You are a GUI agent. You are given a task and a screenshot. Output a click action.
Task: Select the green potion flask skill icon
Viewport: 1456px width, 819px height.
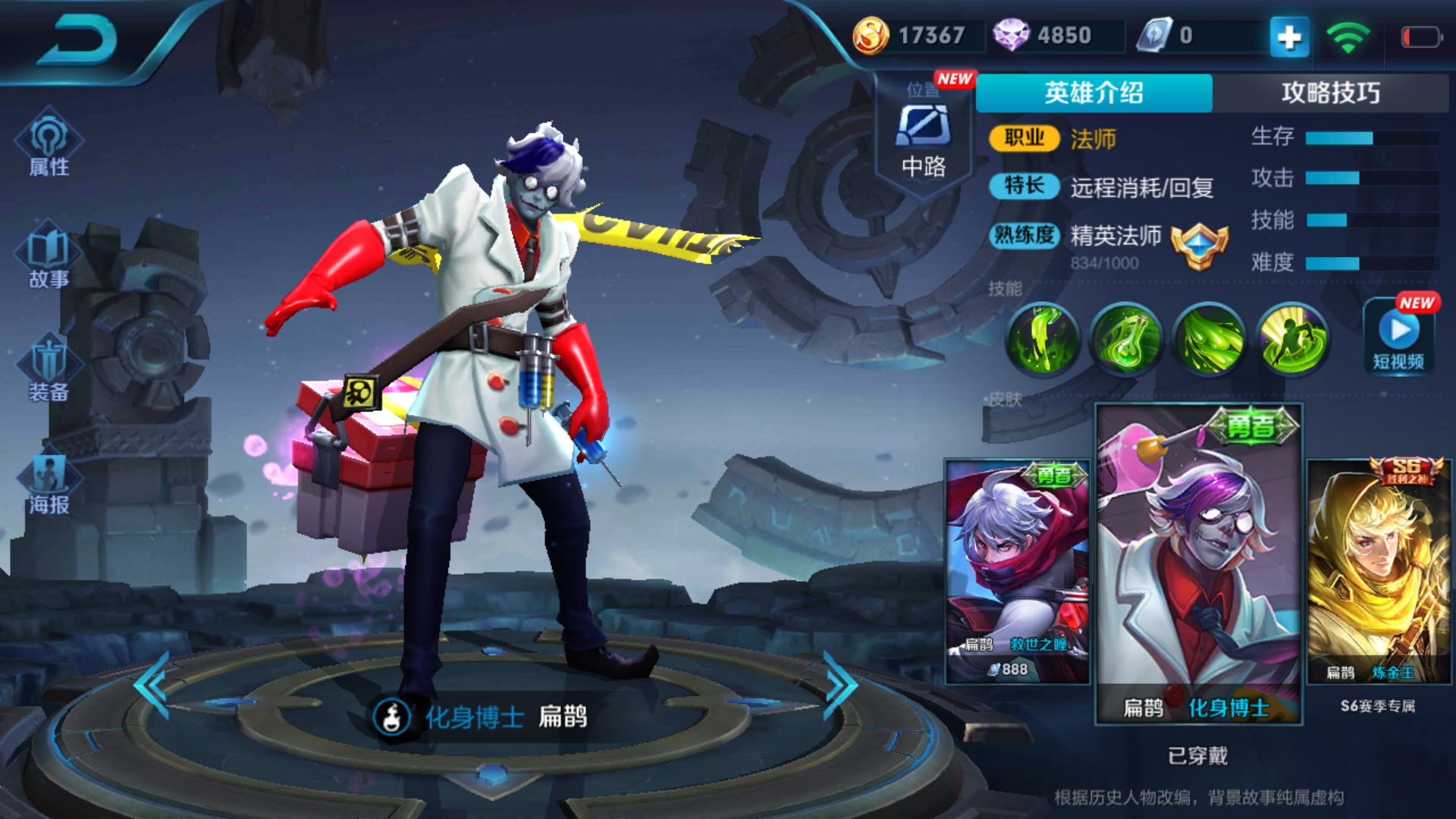tap(1126, 339)
